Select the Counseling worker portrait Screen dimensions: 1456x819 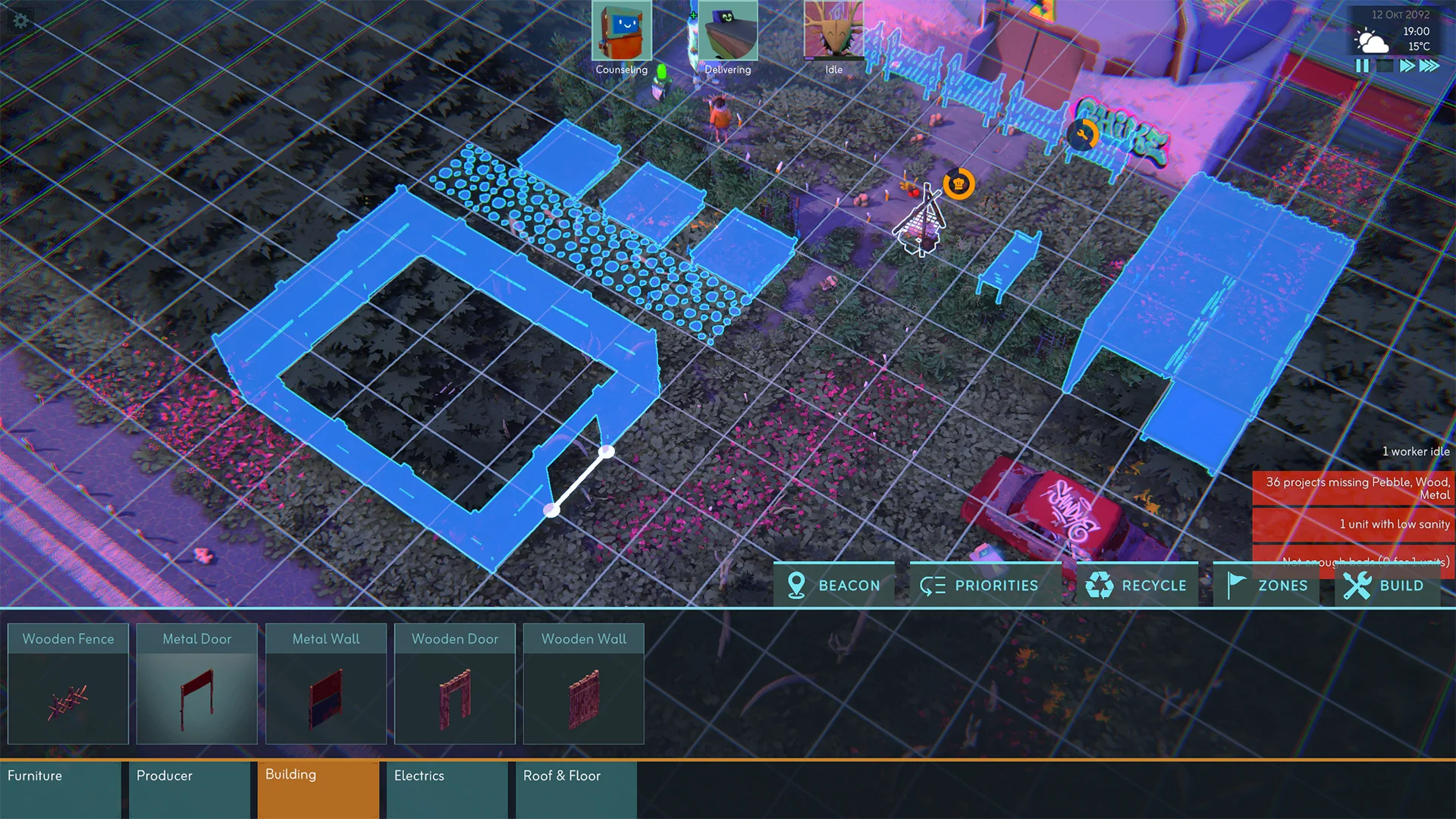(x=621, y=32)
